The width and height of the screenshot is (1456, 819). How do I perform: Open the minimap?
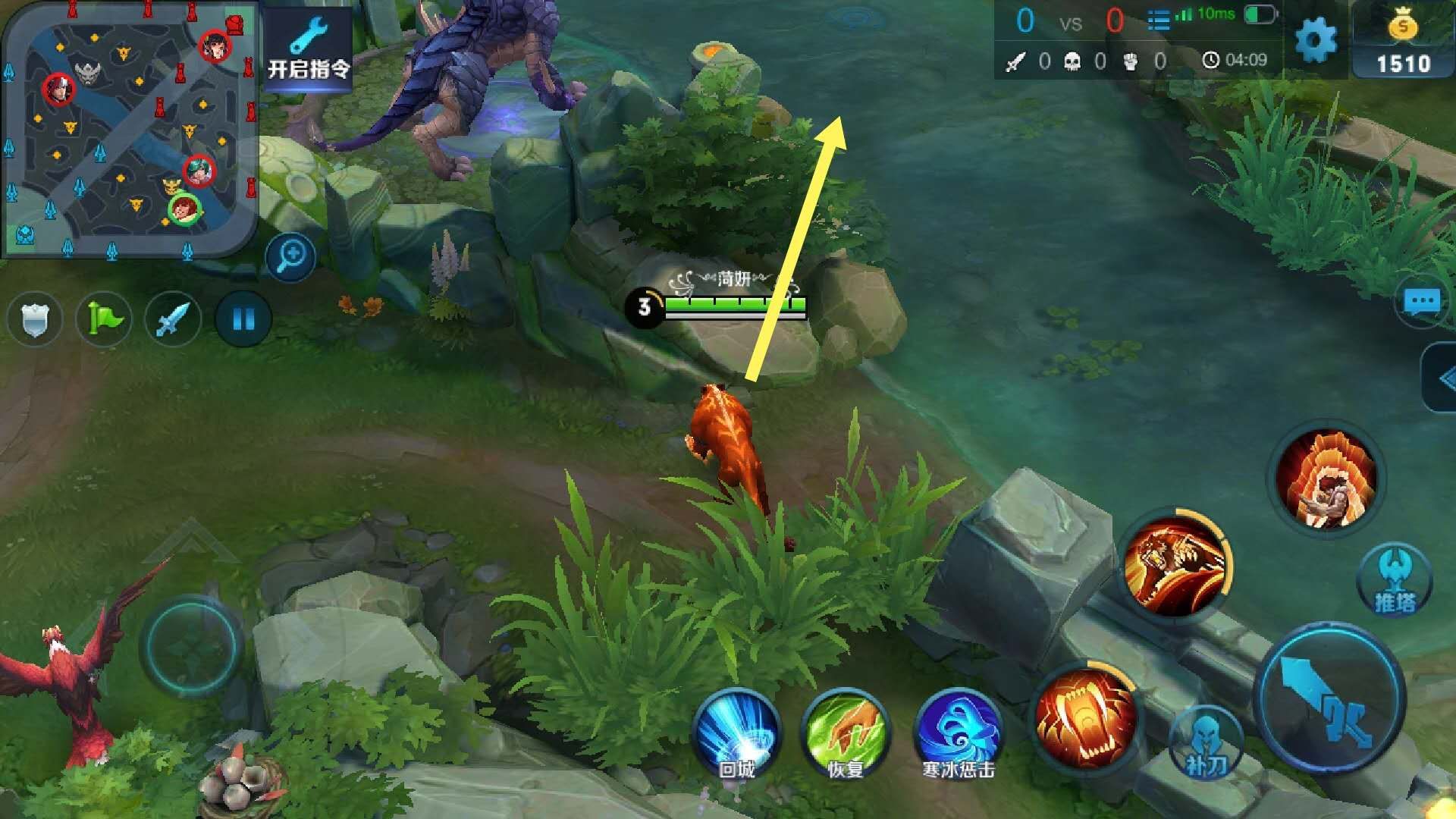tap(129, 129)
